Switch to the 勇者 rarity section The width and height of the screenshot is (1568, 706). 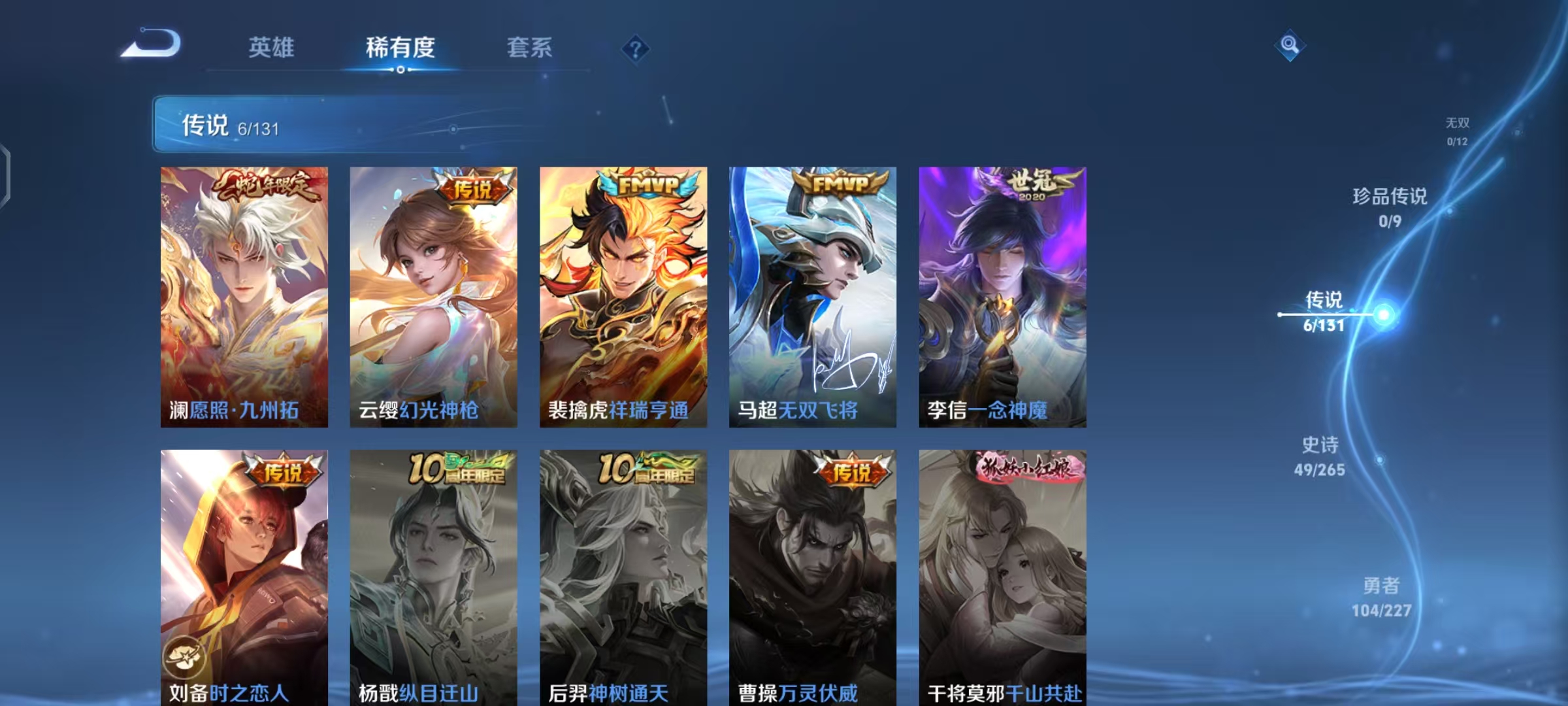(1381, 598)
